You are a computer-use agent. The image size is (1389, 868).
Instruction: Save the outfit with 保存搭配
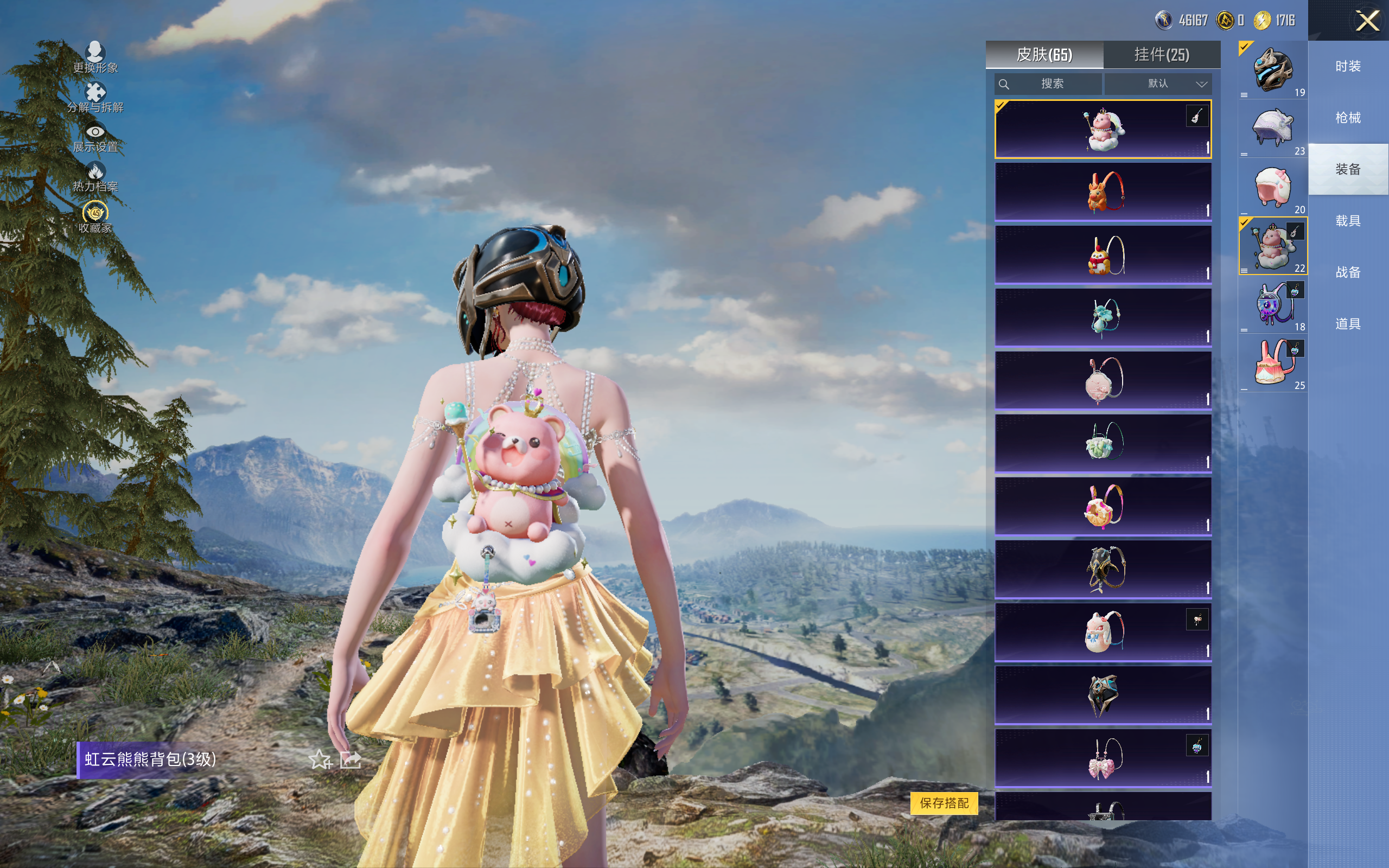point(944,802)
